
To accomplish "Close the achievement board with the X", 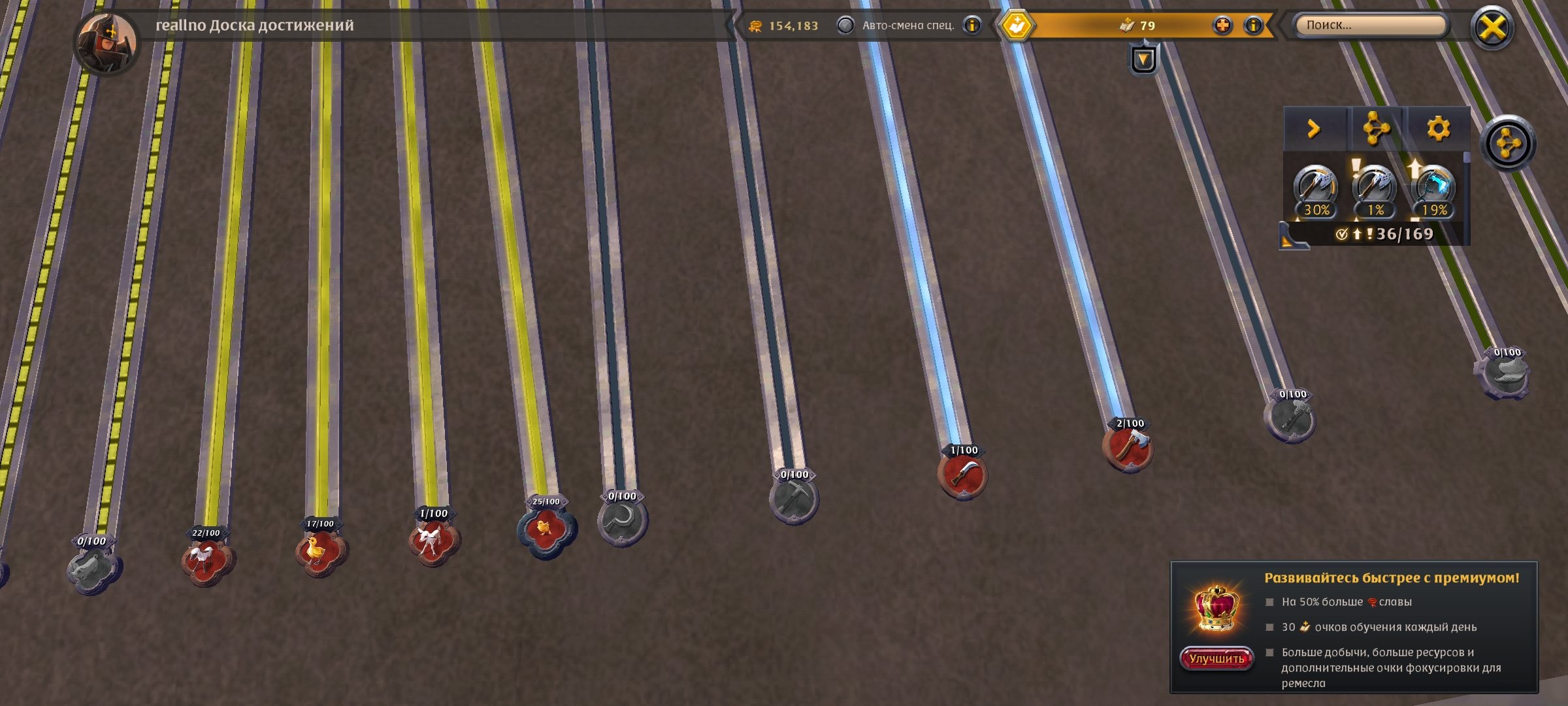I will 1492,28.
